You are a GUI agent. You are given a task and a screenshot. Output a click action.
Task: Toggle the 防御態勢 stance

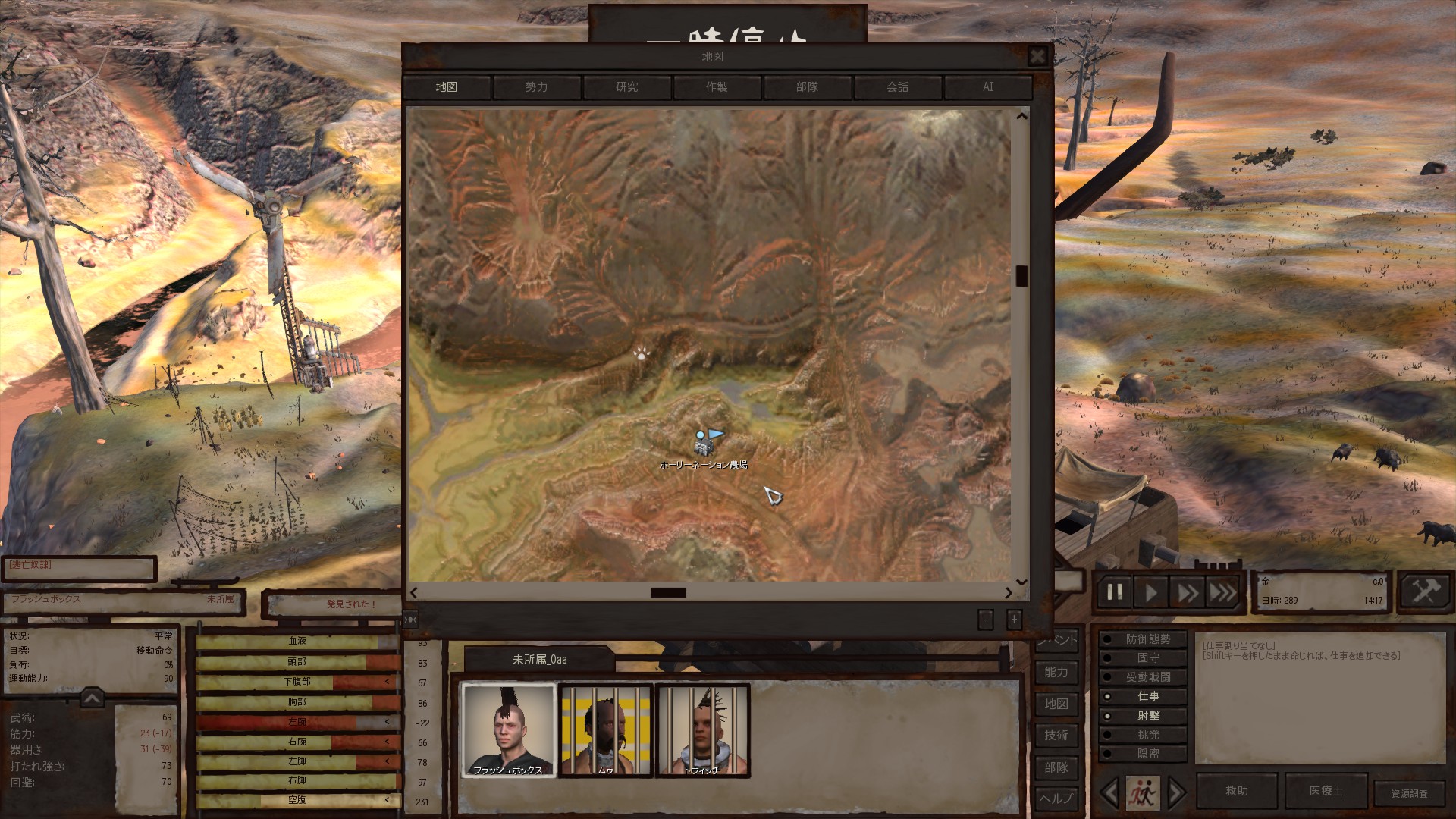[x=1147, y=639]
